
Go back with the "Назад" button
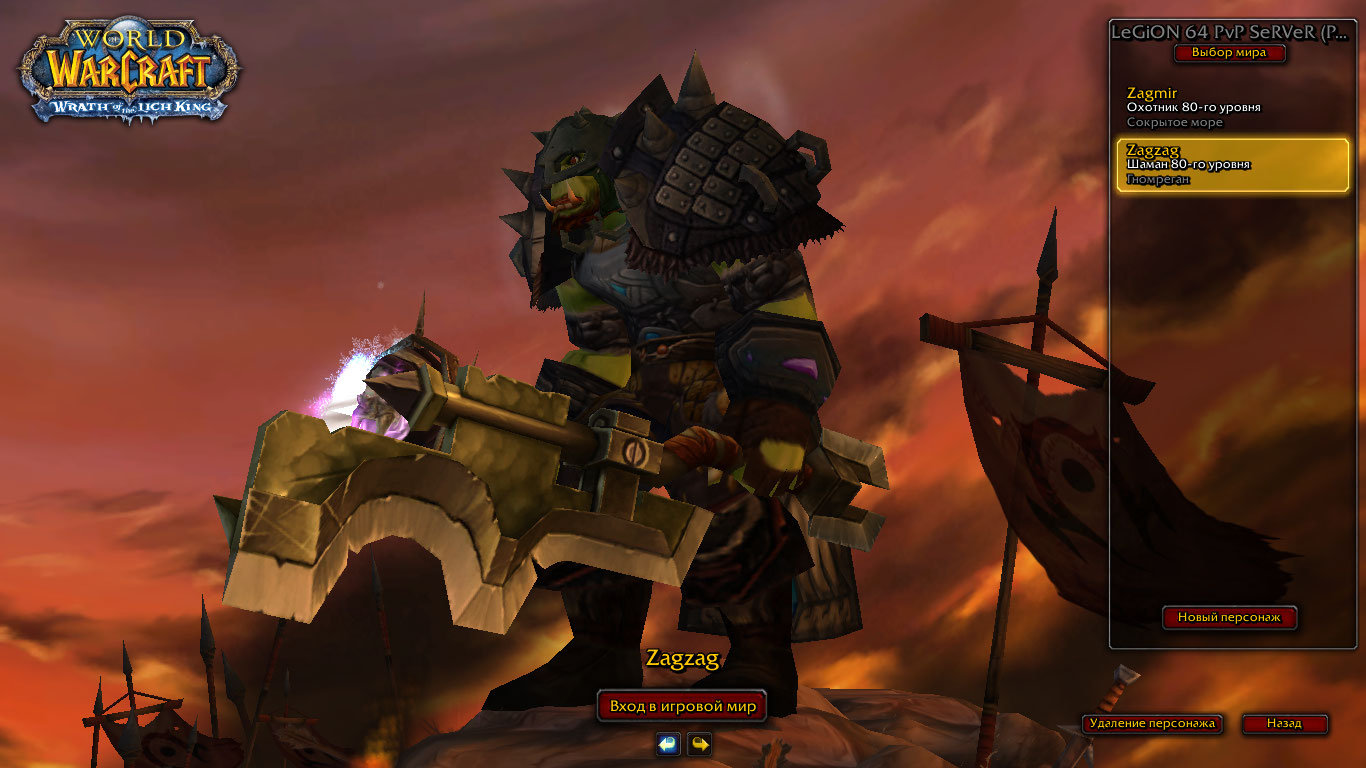point(1284,723)
